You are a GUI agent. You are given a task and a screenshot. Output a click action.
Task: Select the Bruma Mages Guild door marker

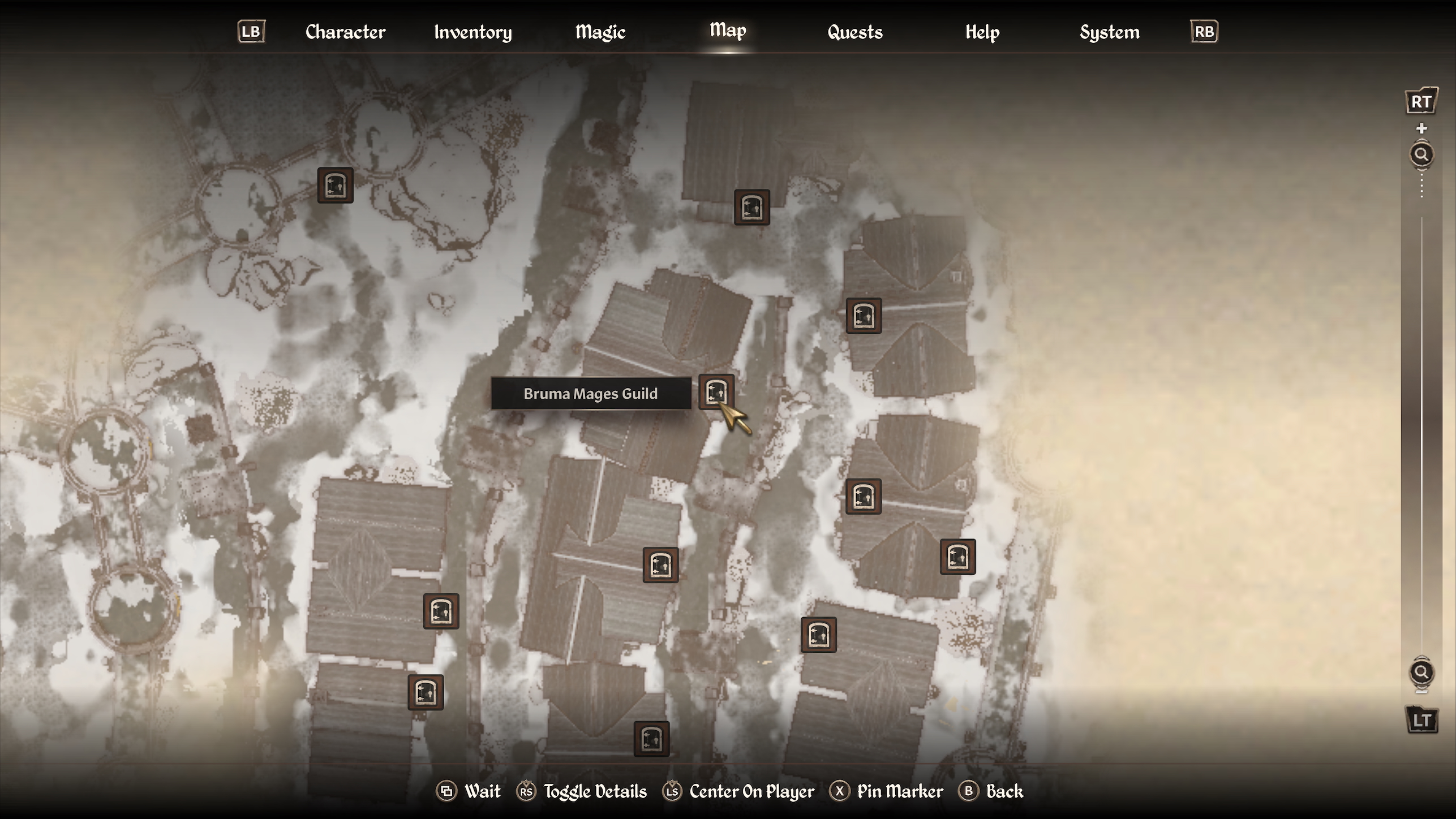coord(718,390)
